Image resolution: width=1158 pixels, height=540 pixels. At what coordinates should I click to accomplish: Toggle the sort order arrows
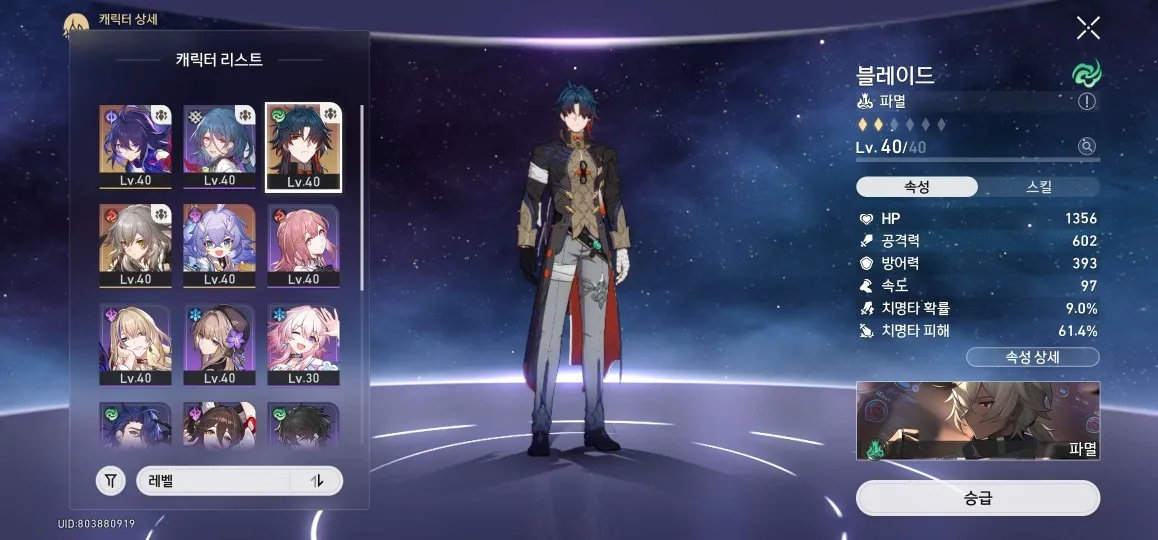318,481
